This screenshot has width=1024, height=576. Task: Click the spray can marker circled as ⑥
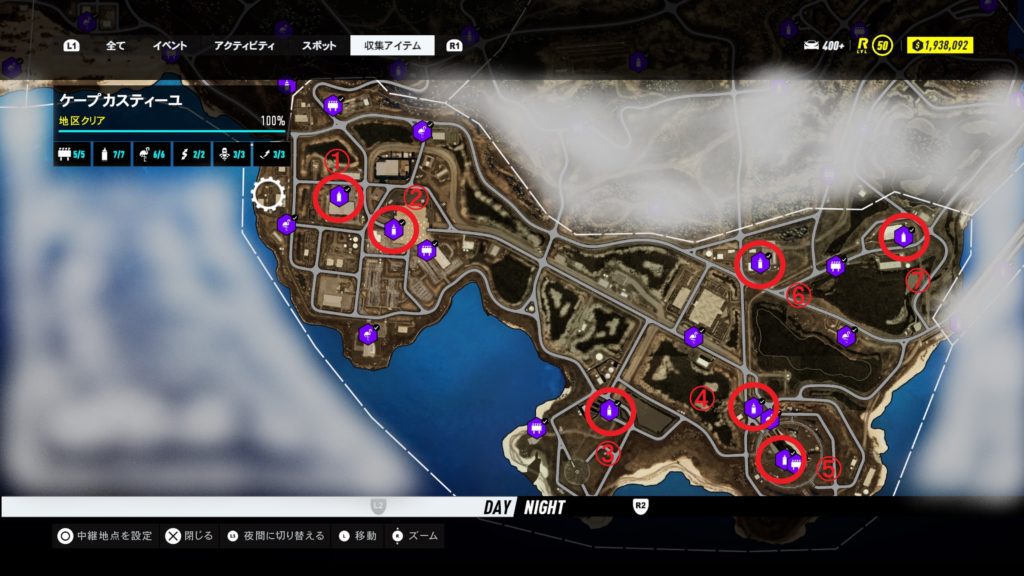pyautogui.click(x=759, y=263)
